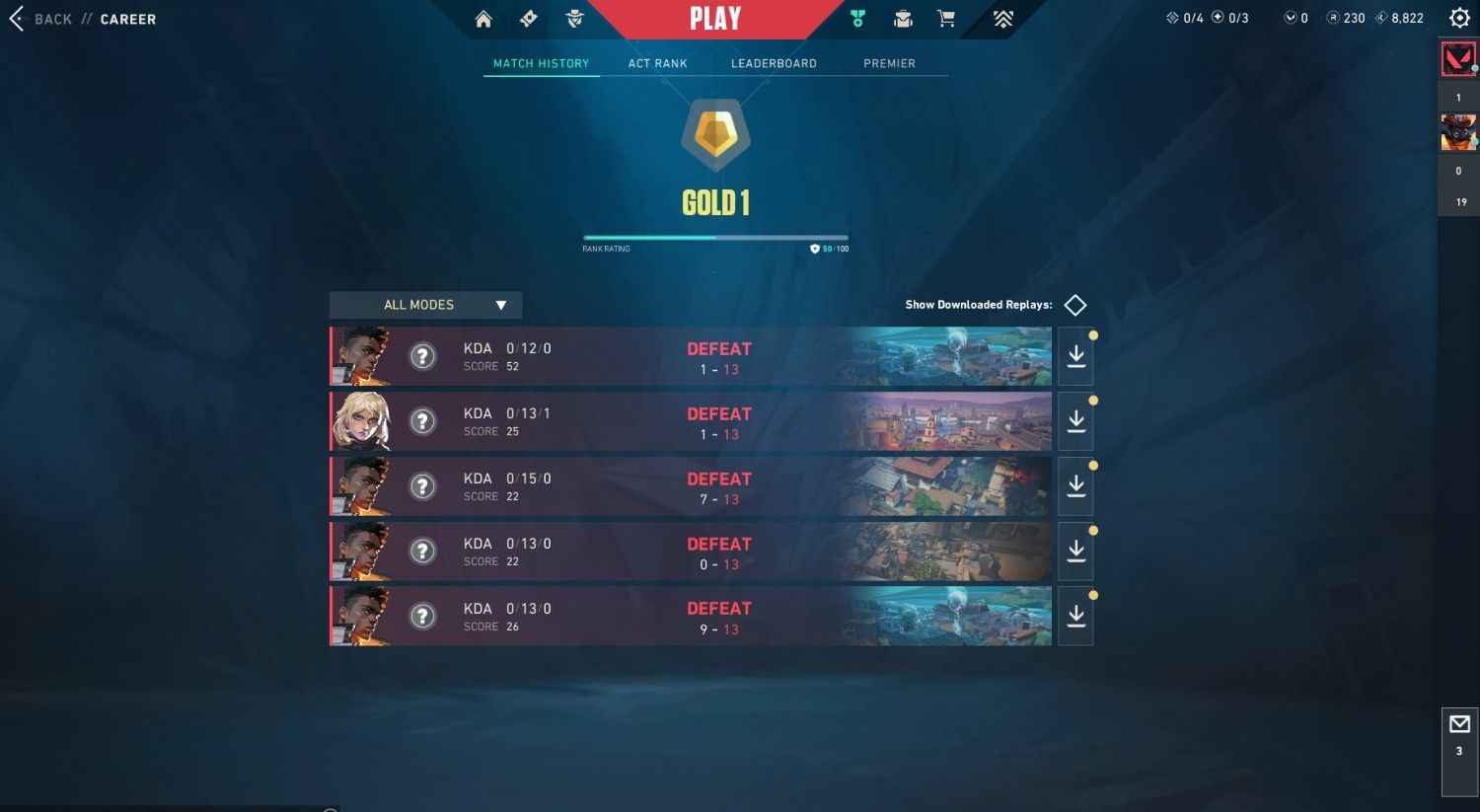This screenshot has width=1480, height=812.
Task: Click the red PLAY button
Action: pyautogui.click(x=714, y=18)
